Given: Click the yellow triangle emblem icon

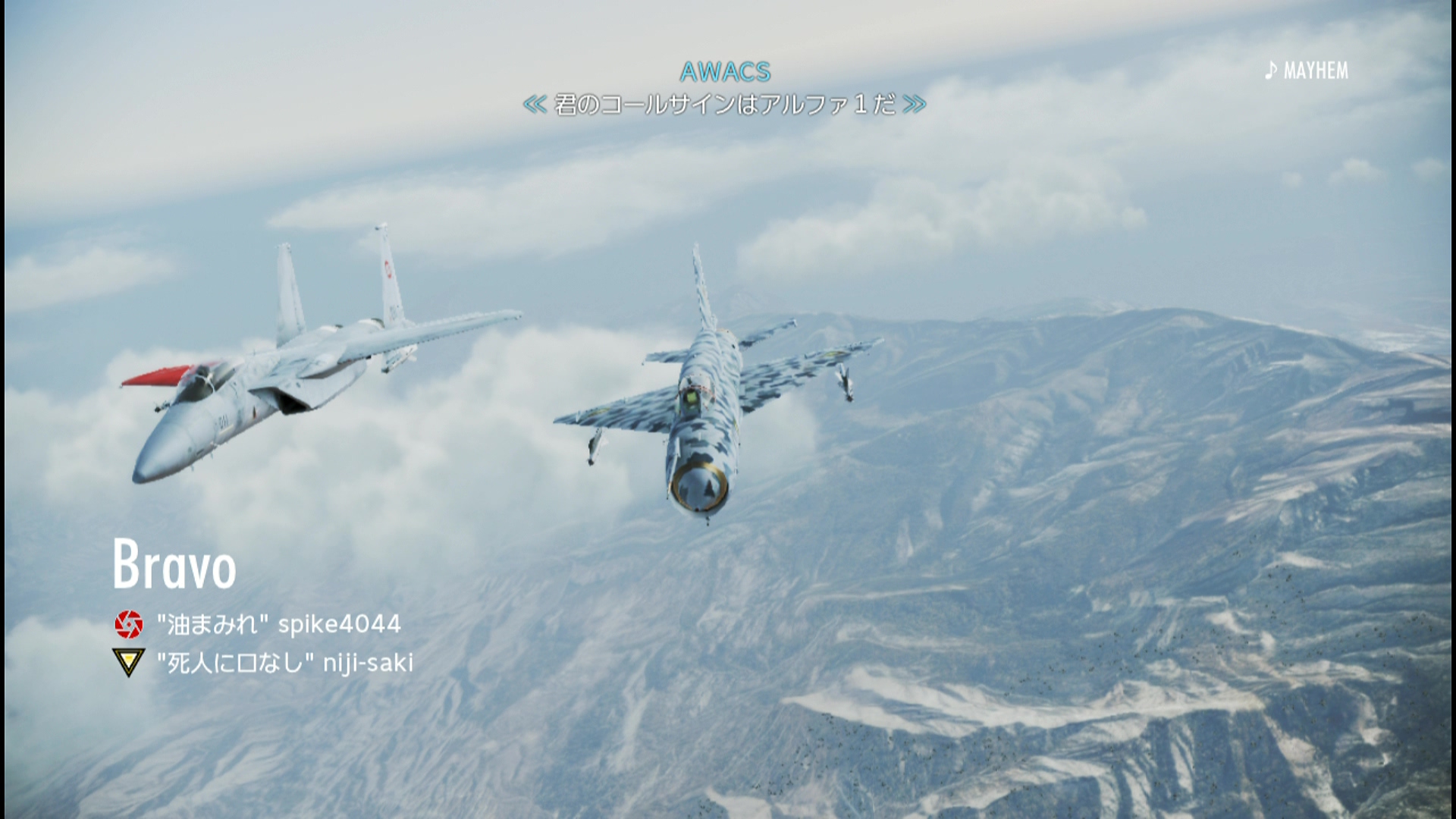Looking at the screenshot, I should 129,662.
